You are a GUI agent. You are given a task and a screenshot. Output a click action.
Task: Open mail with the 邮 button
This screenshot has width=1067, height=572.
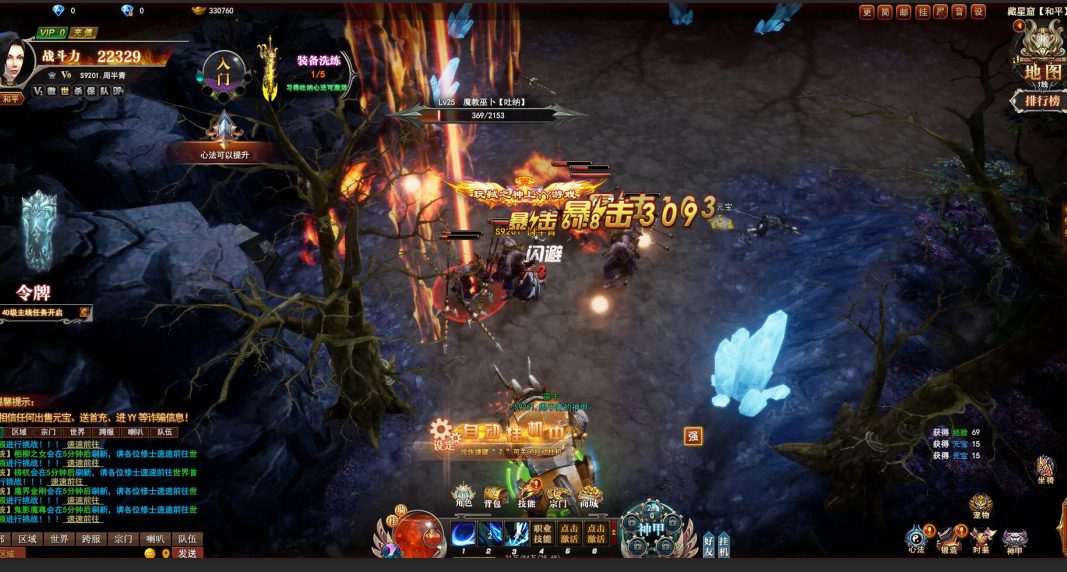[903, 12]
